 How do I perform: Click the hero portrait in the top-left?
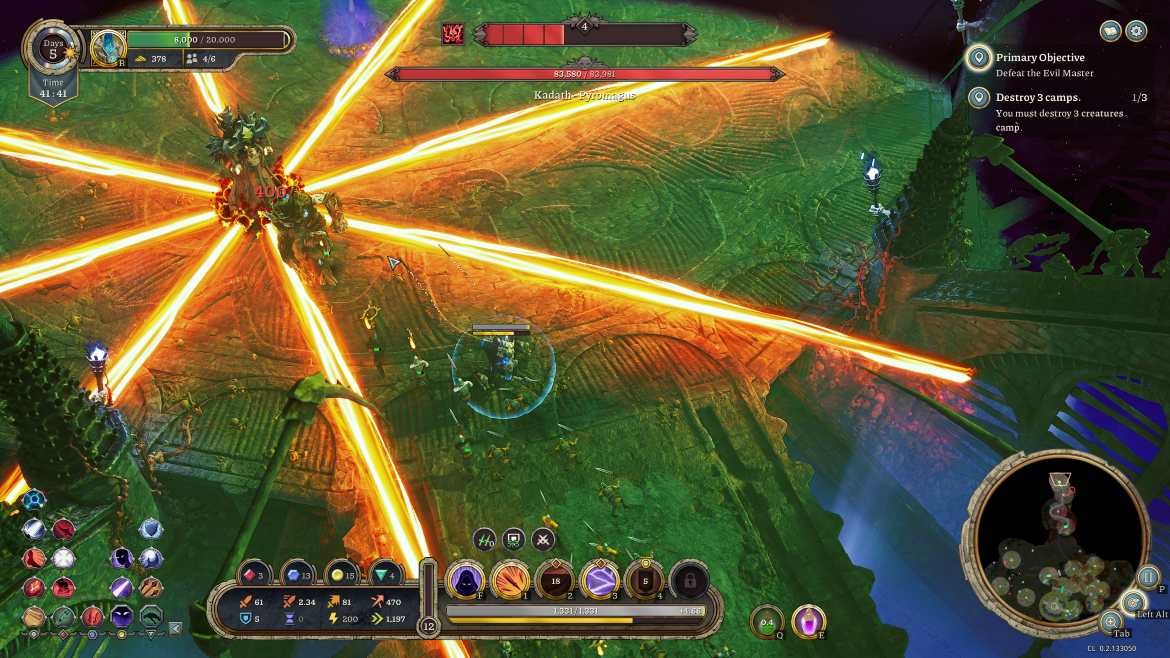(x=107, y=46)
